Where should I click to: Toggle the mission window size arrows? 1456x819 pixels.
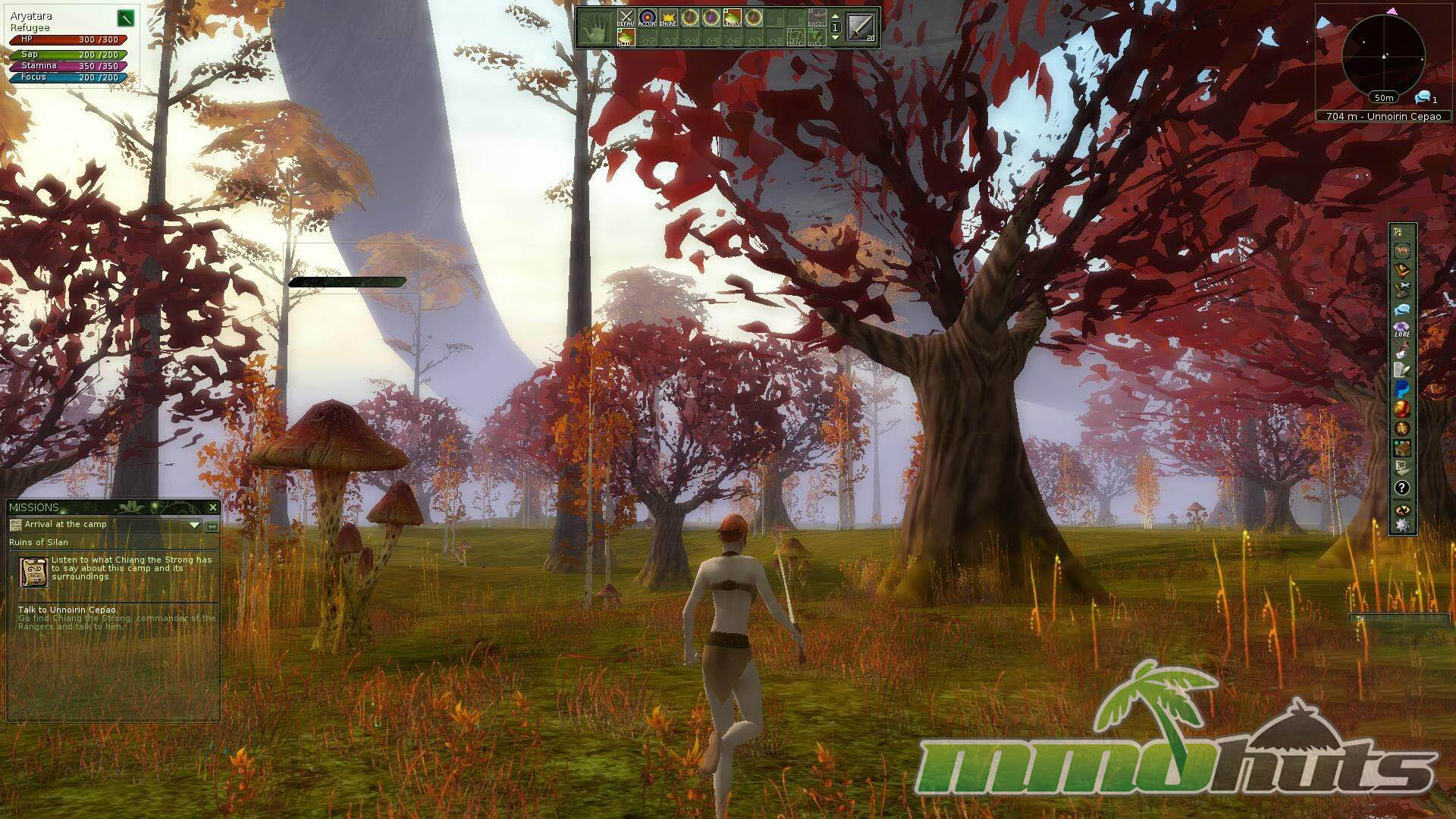click(212, 526)
